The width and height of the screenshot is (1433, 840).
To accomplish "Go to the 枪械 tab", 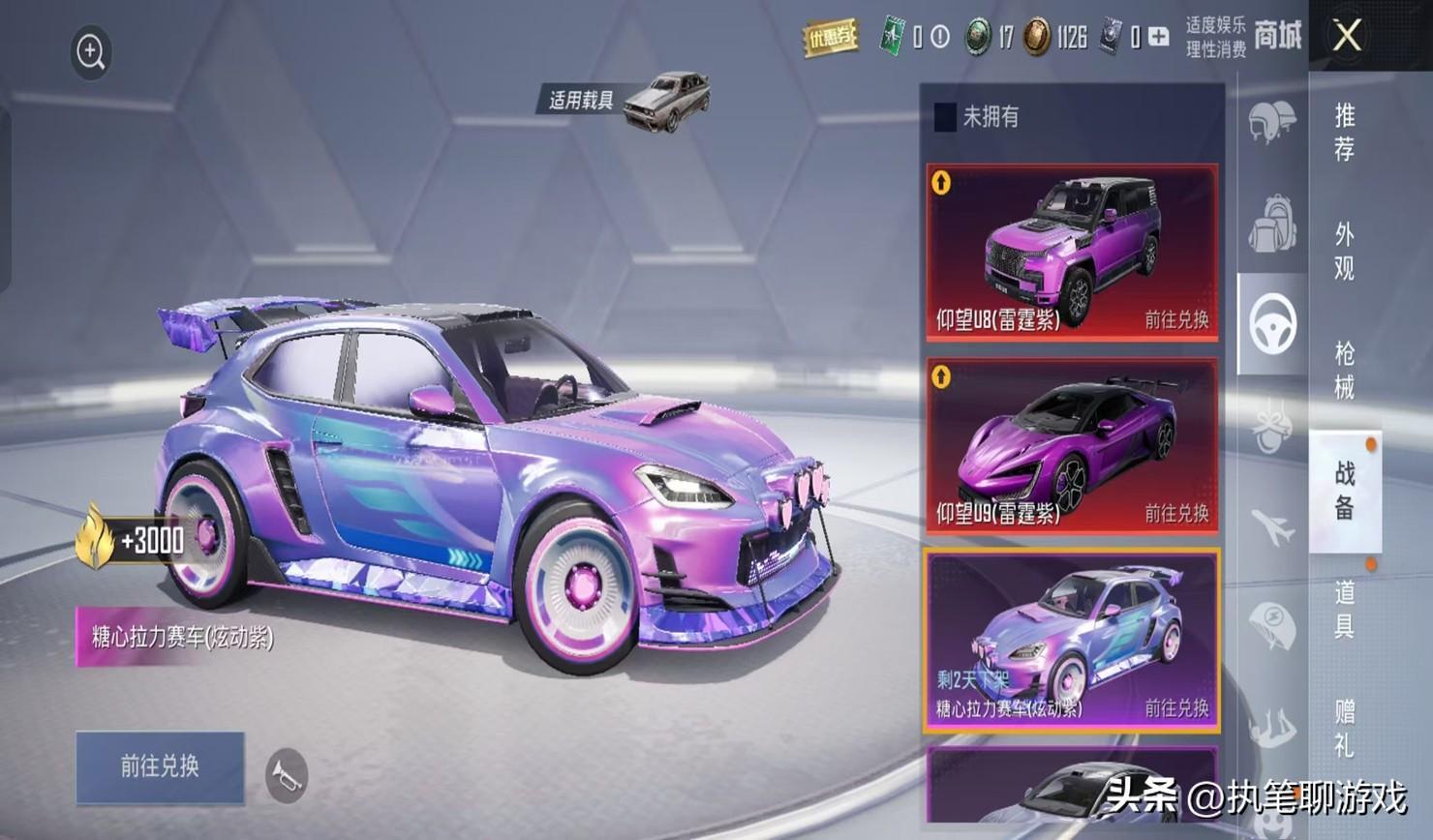I will coord(1344,371).
